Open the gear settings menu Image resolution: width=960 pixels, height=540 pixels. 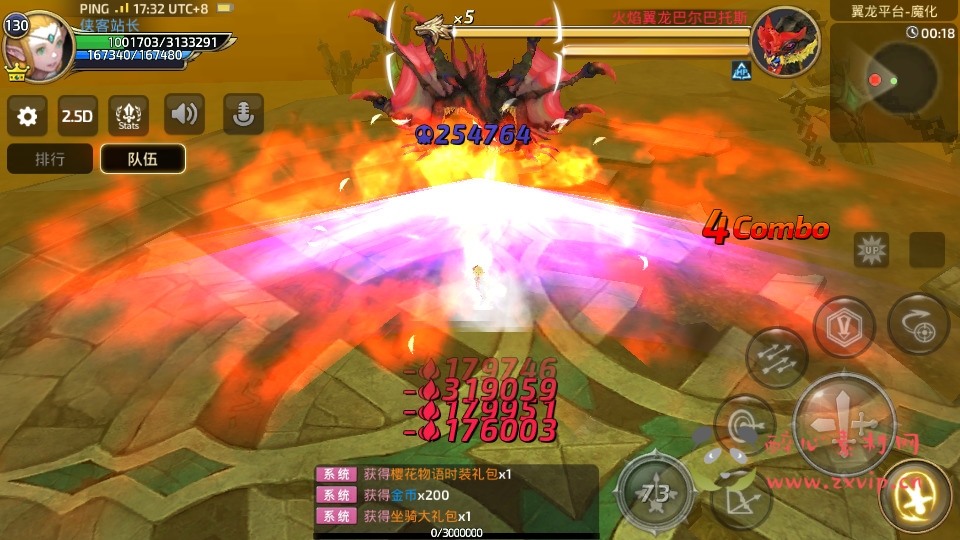27,116
